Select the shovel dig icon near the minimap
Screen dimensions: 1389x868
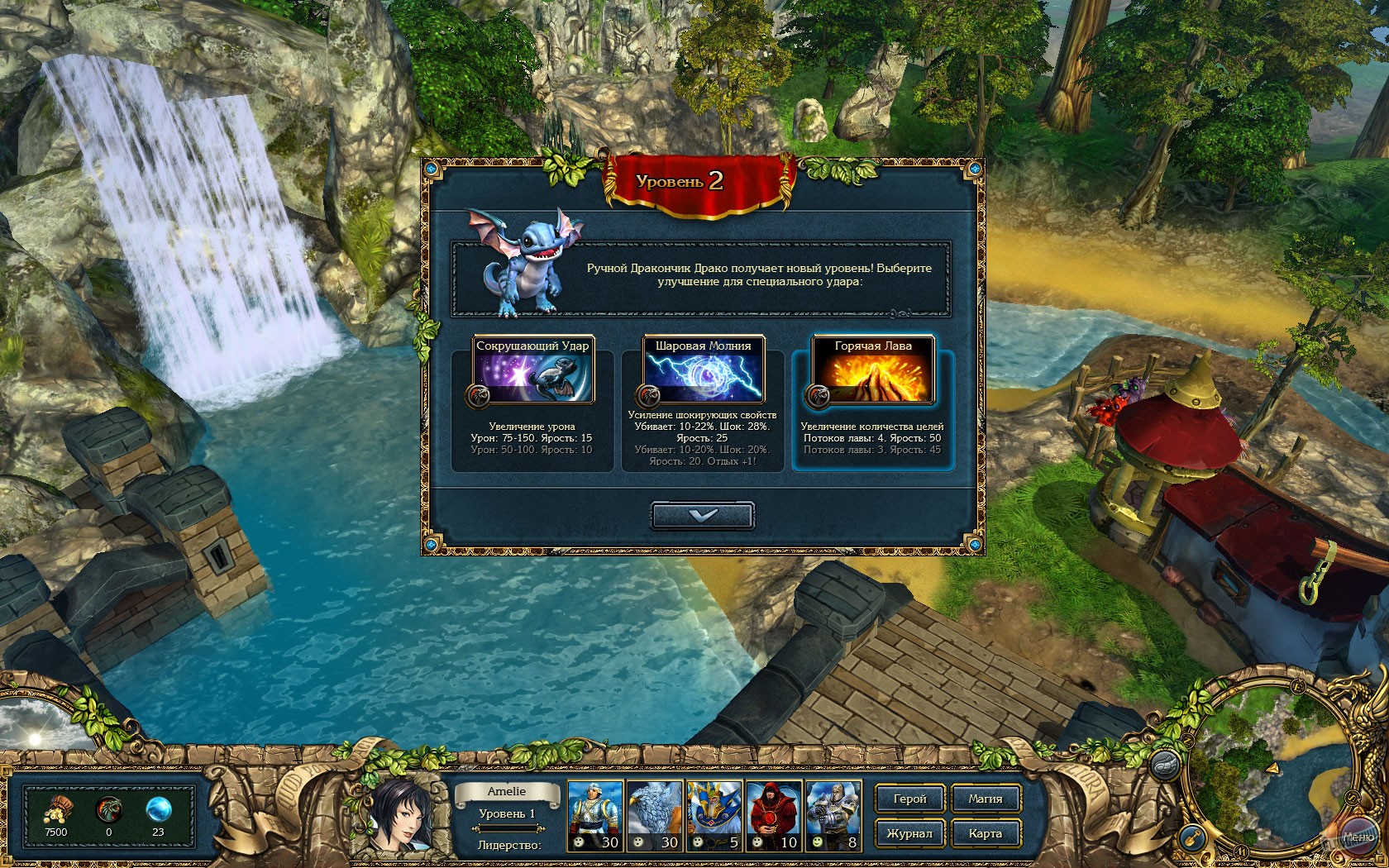point(1191,837)
